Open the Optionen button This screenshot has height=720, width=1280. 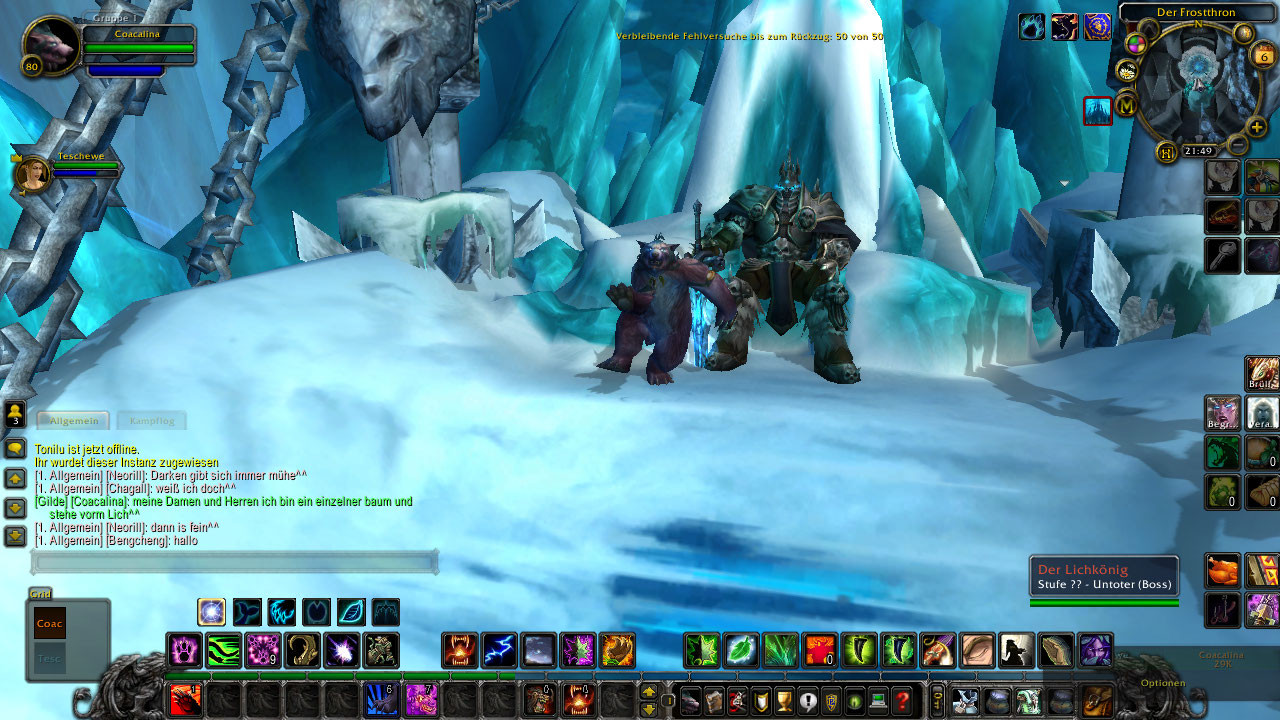[x=1163, y=683]
